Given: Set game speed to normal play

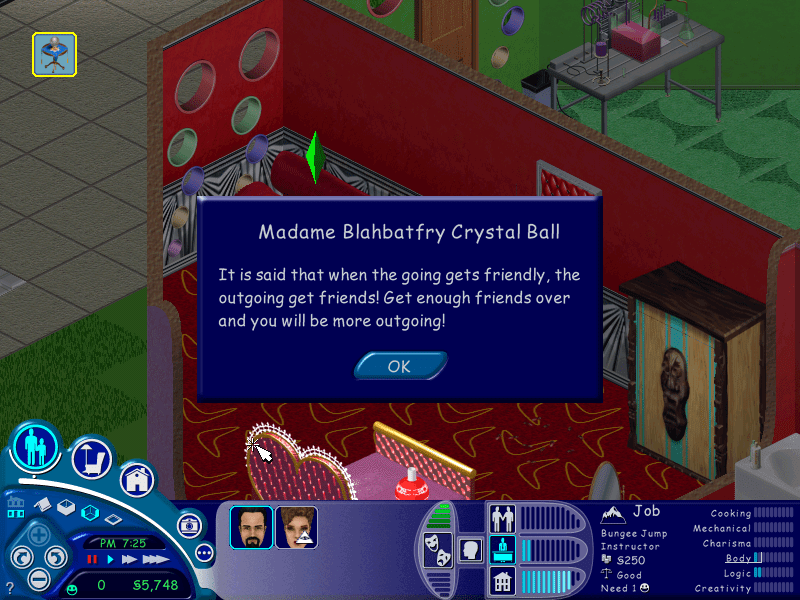Looking at the screenshot, I should [x=109, y=560].
